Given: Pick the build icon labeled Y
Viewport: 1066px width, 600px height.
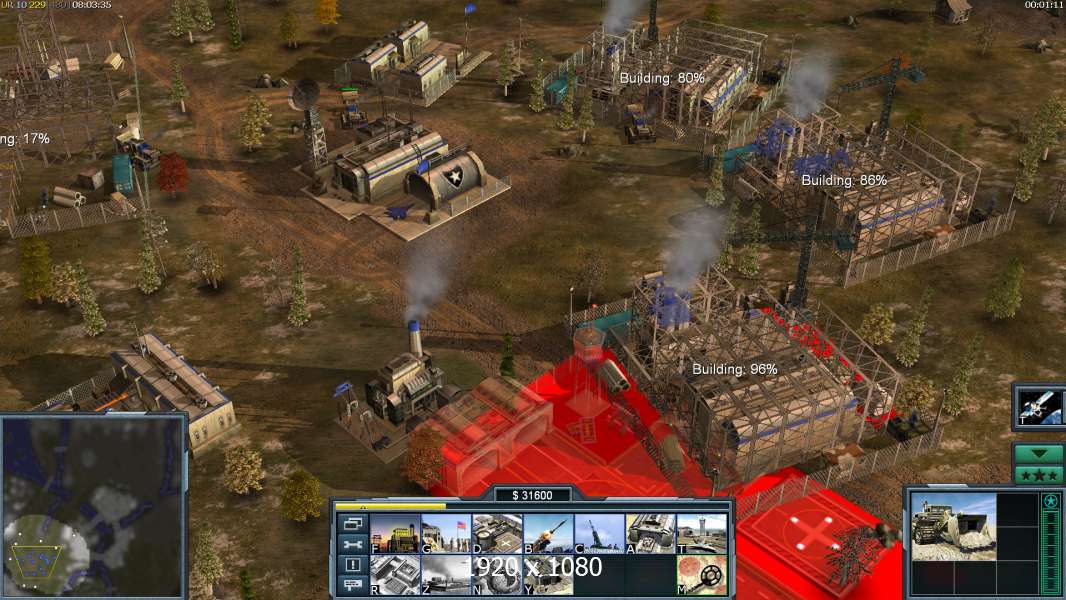Looking at the screenshot, I should tap(548, 575).
